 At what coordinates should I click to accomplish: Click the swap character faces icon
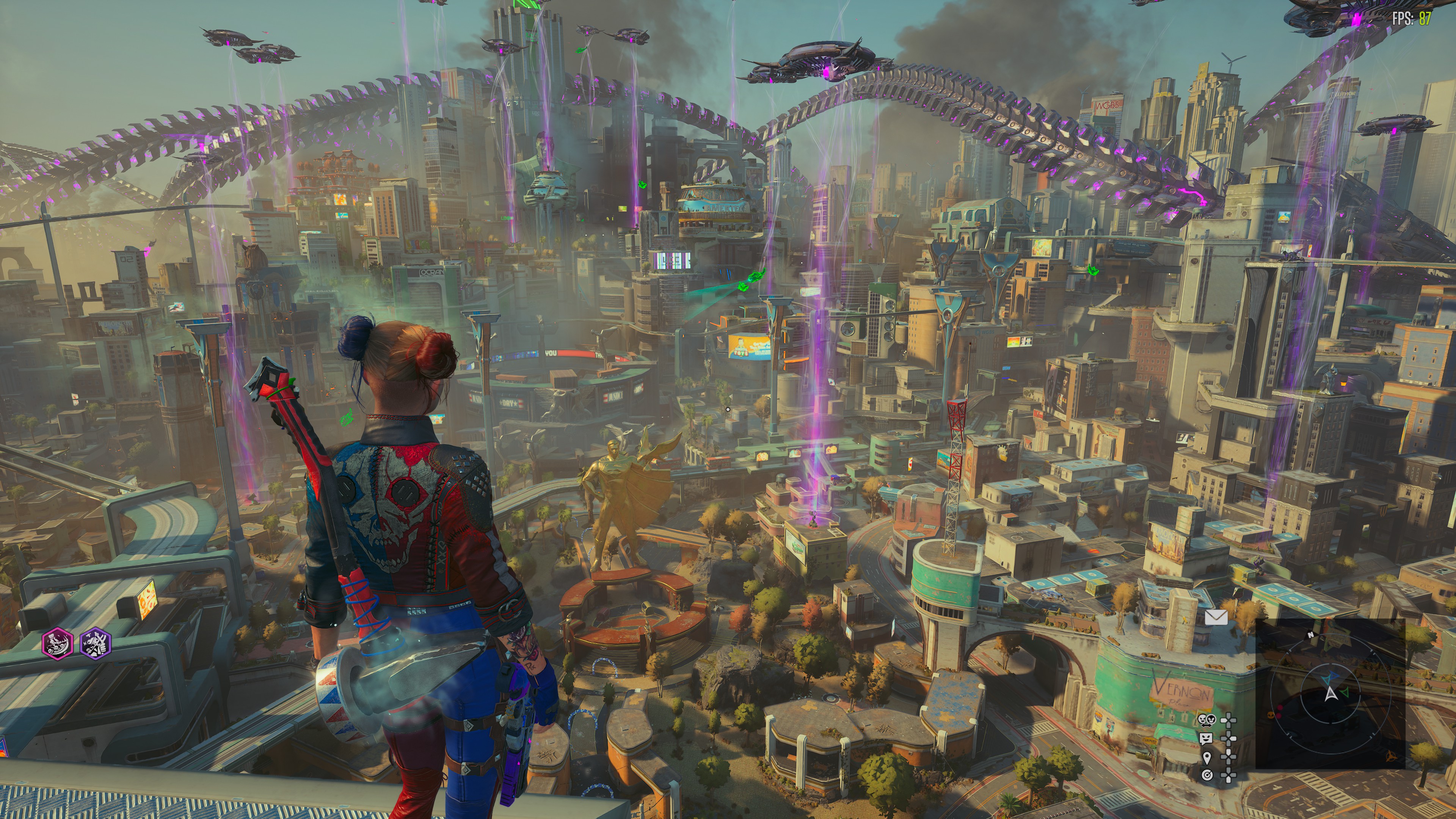[1206, 720]
